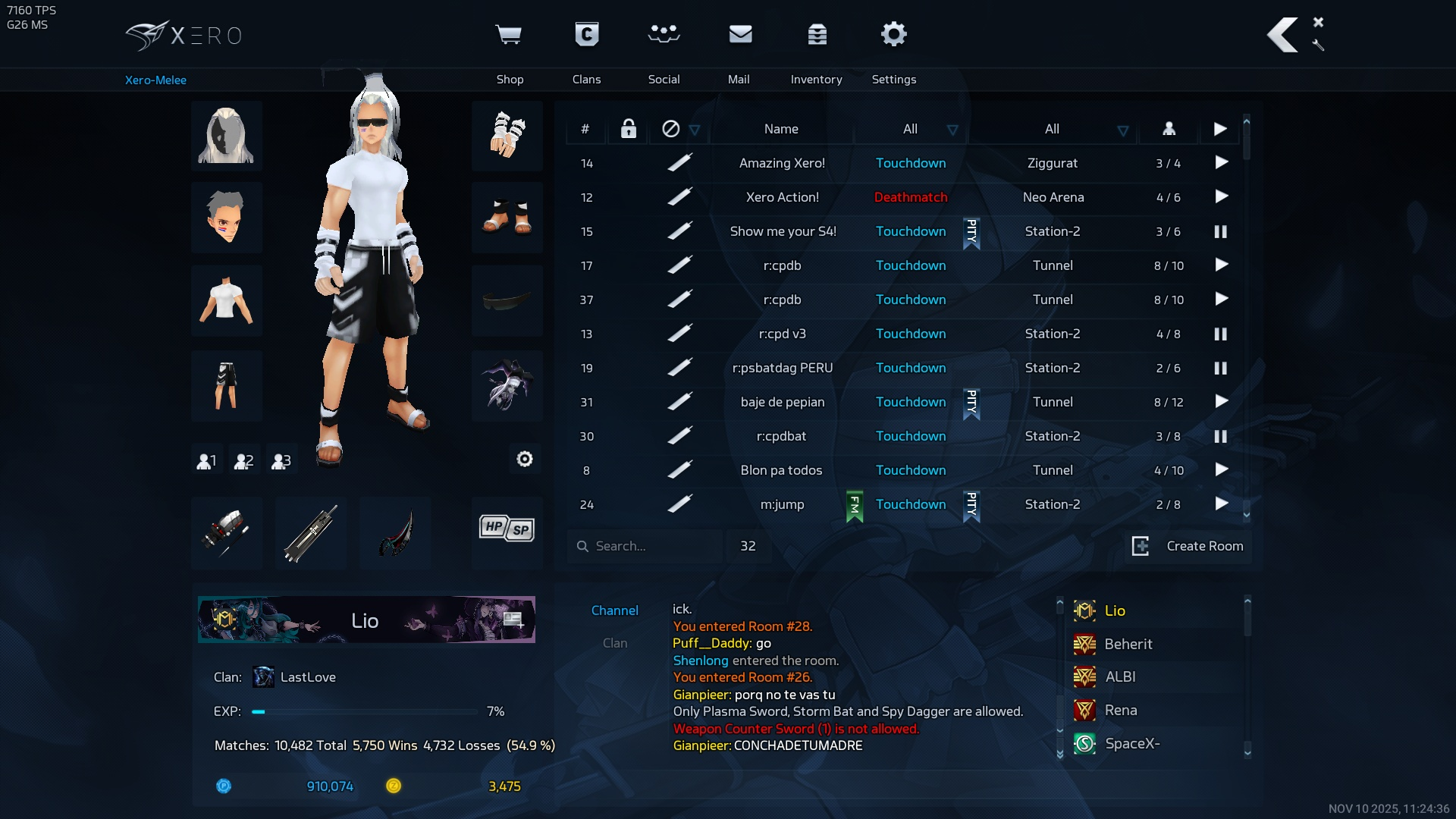Select the HP/SP skill slot

[x=507, y=529]
